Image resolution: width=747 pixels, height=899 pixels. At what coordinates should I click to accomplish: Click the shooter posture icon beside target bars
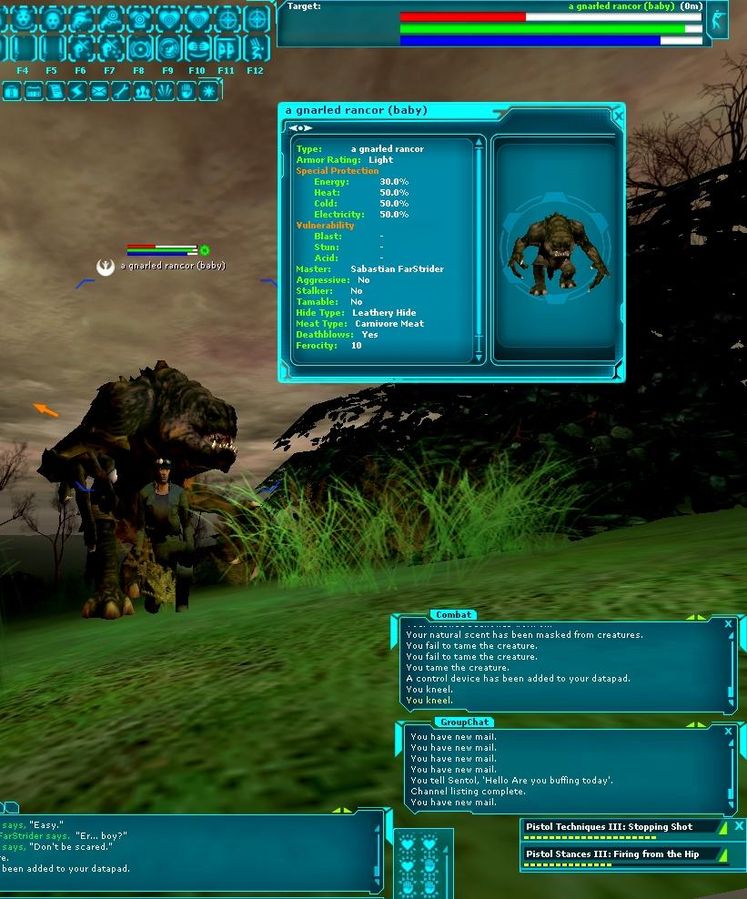click(716, 21)
